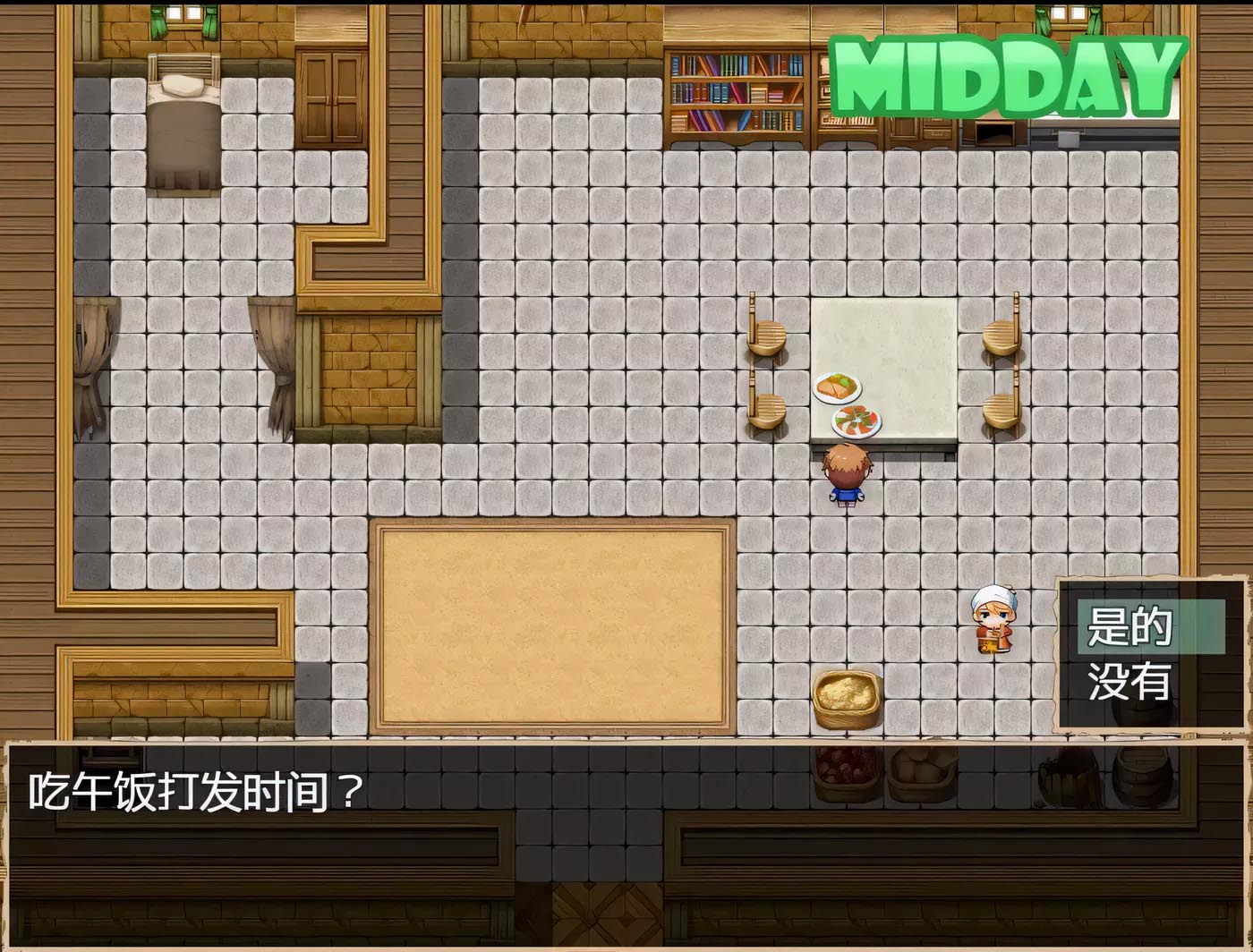Click the dialogue text 吃午饭打发时间

click(192, 791)
